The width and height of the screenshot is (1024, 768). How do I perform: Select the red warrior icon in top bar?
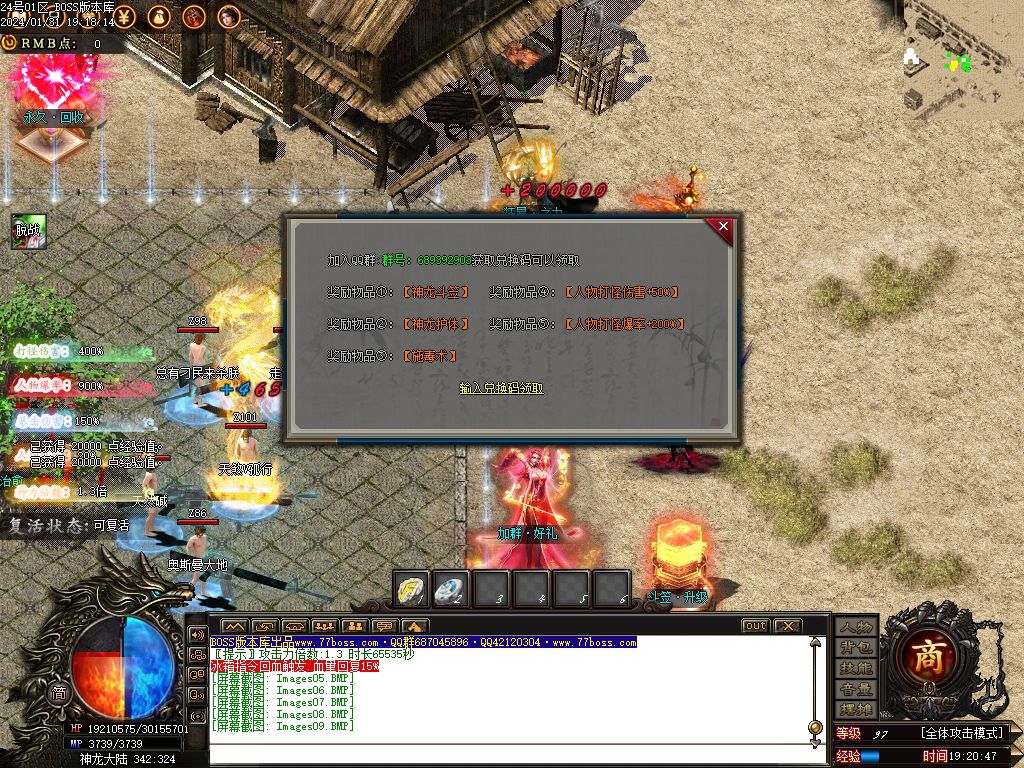(x=194, y=16)
